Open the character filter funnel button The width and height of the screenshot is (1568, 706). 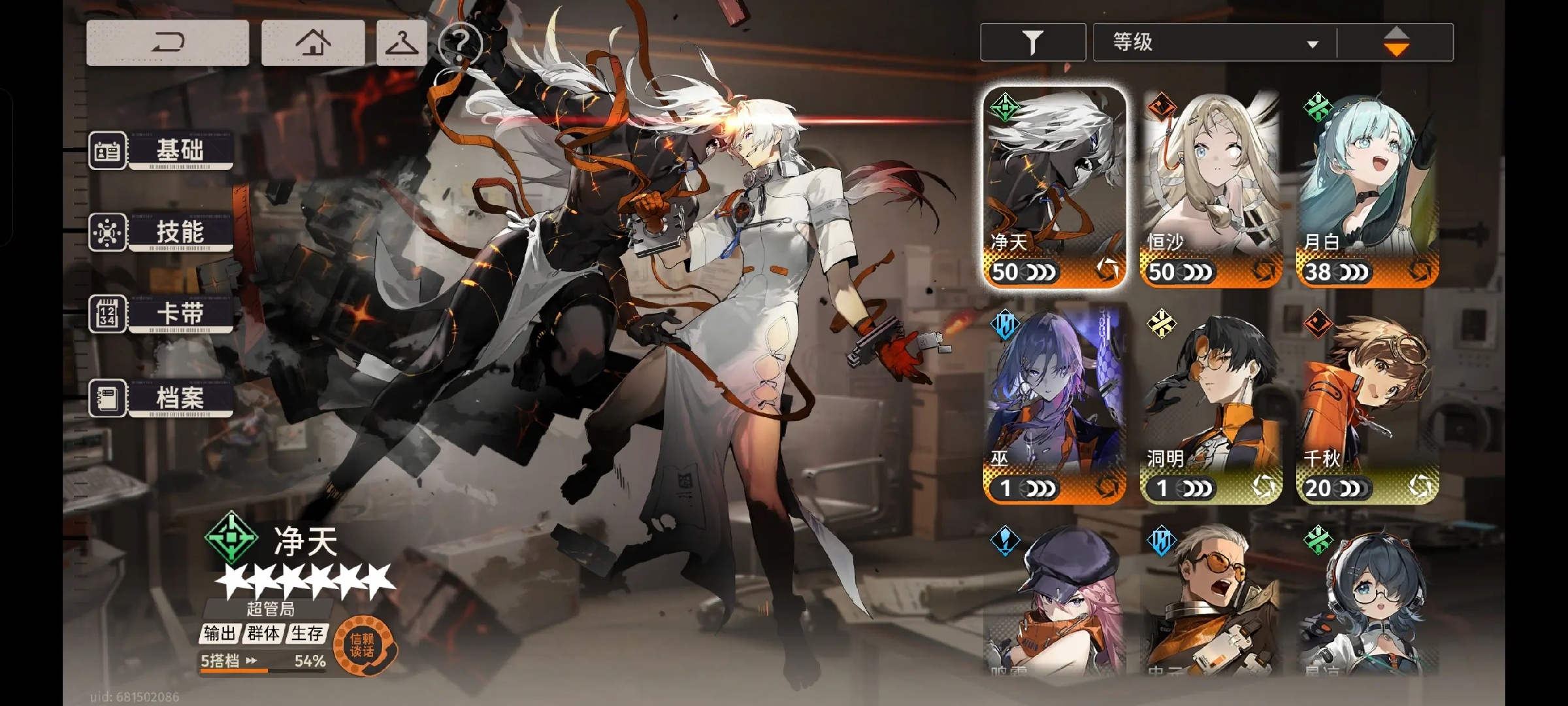[1033, 42]
